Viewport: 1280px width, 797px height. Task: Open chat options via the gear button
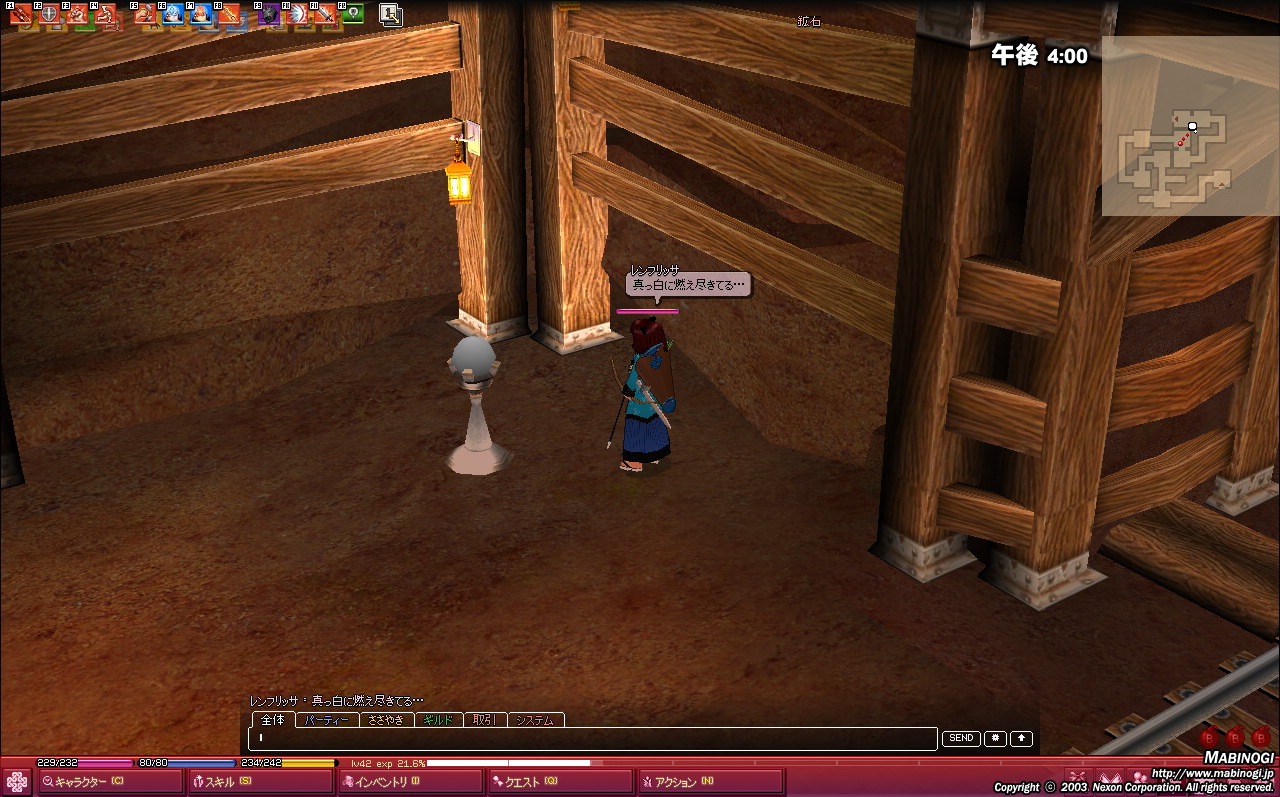tap(995, 738)
